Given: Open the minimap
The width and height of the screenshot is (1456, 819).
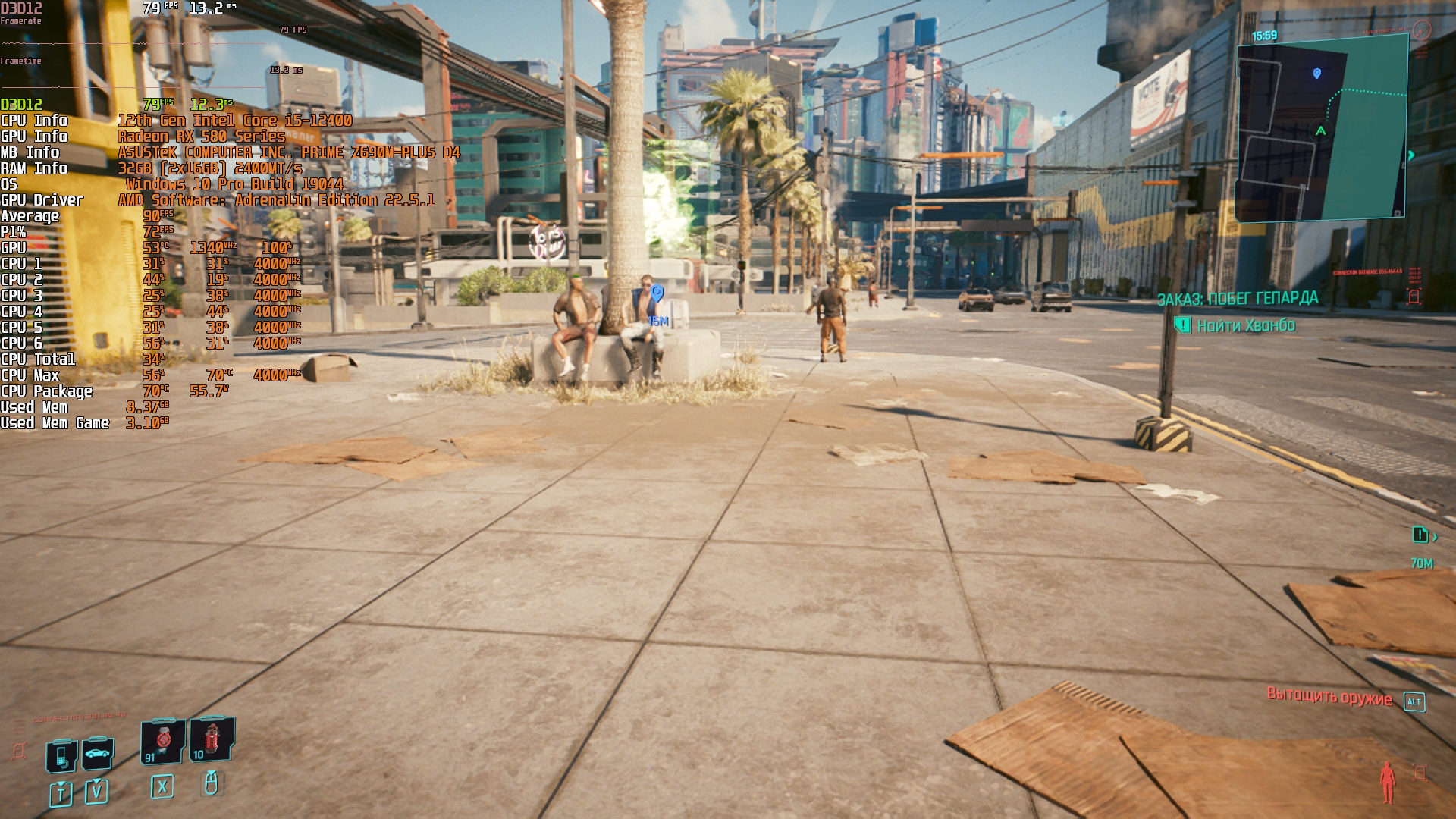Looking at the screenshot, I should coord(1322,130).
